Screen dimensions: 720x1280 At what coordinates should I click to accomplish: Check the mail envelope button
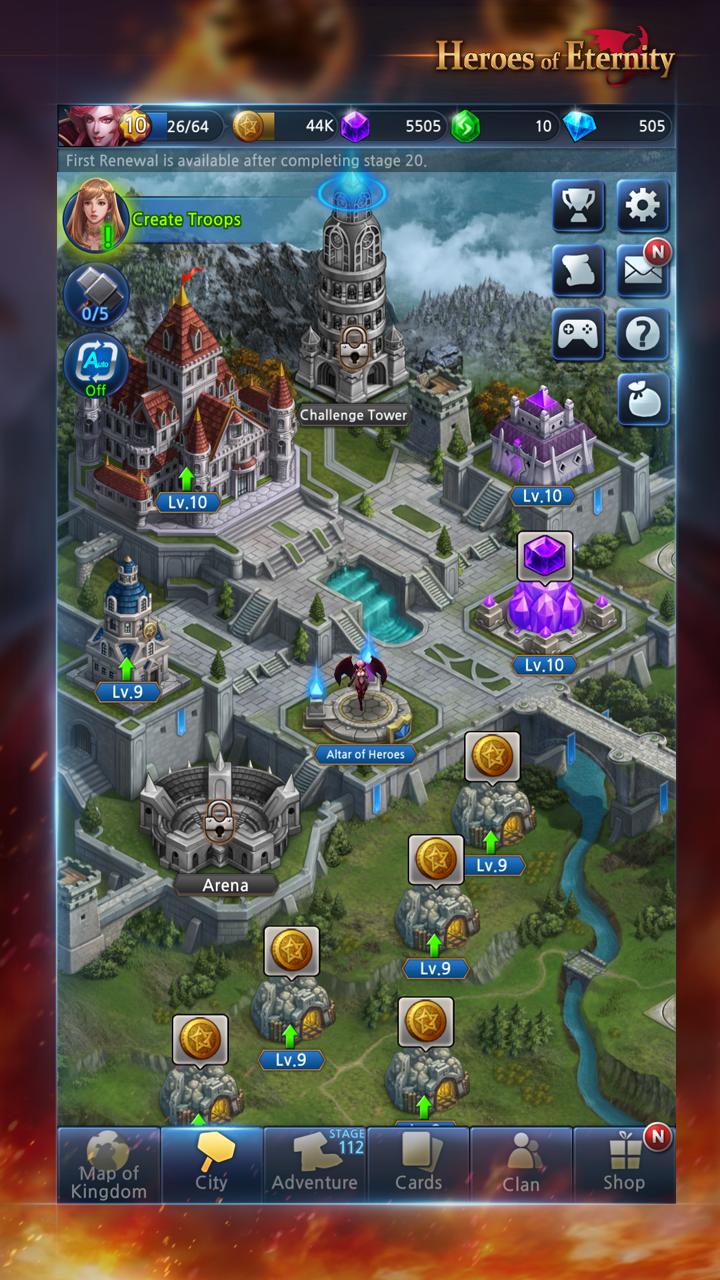click(642, 271)
